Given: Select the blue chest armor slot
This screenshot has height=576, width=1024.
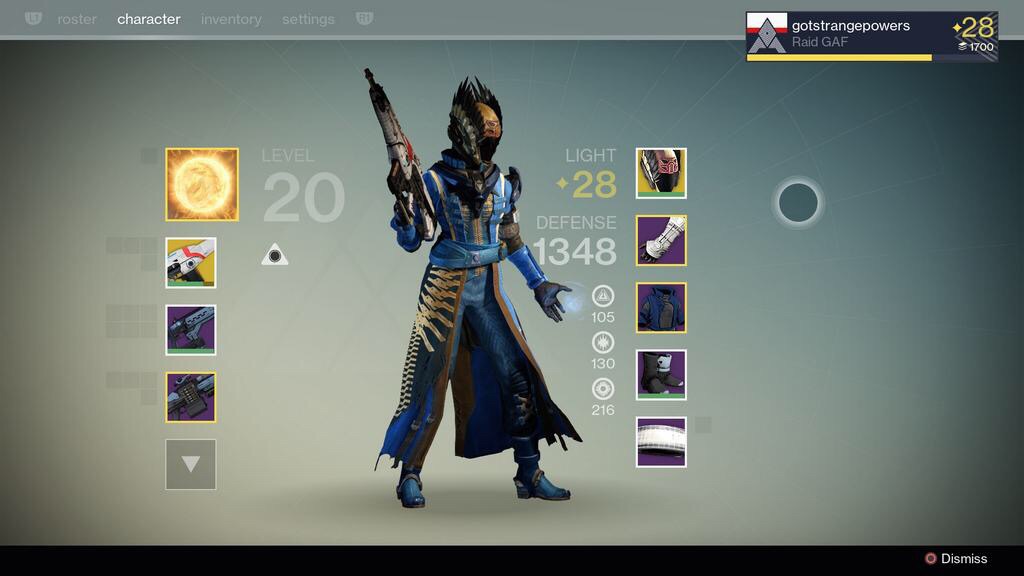Looking at the screenshot, I should tap(661, 307).
